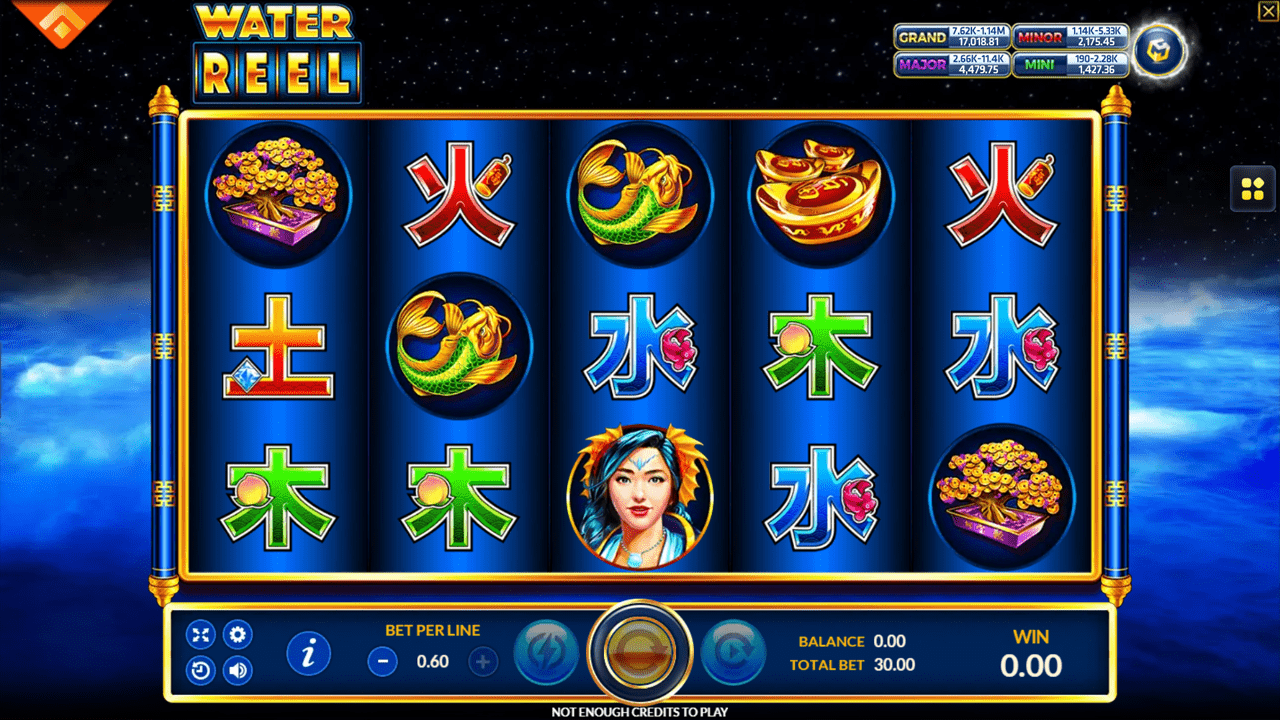Toggle sound with the speaker icon

pyautogui.click(x=237, y=670)
